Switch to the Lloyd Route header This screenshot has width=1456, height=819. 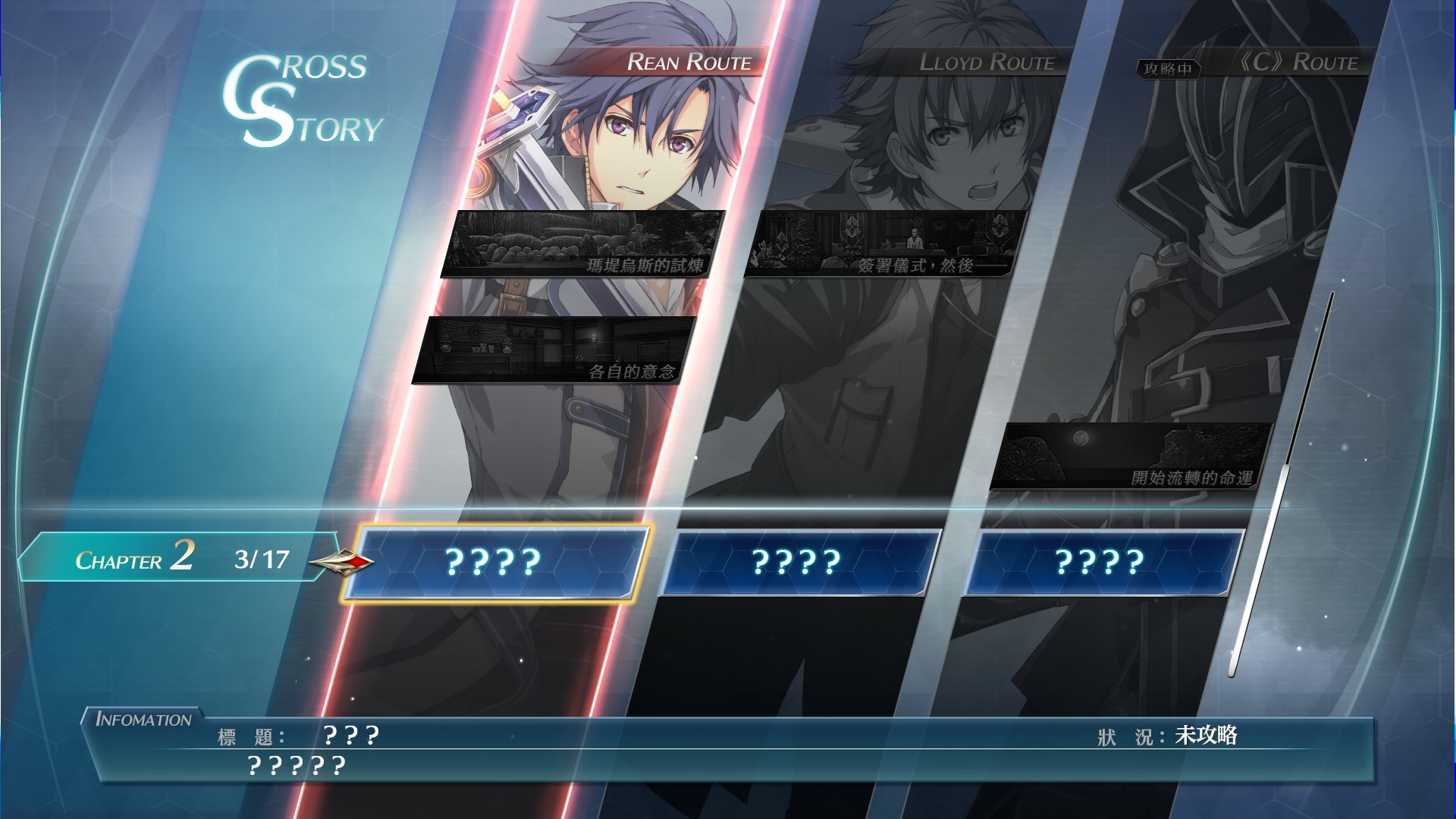[986, 62]
